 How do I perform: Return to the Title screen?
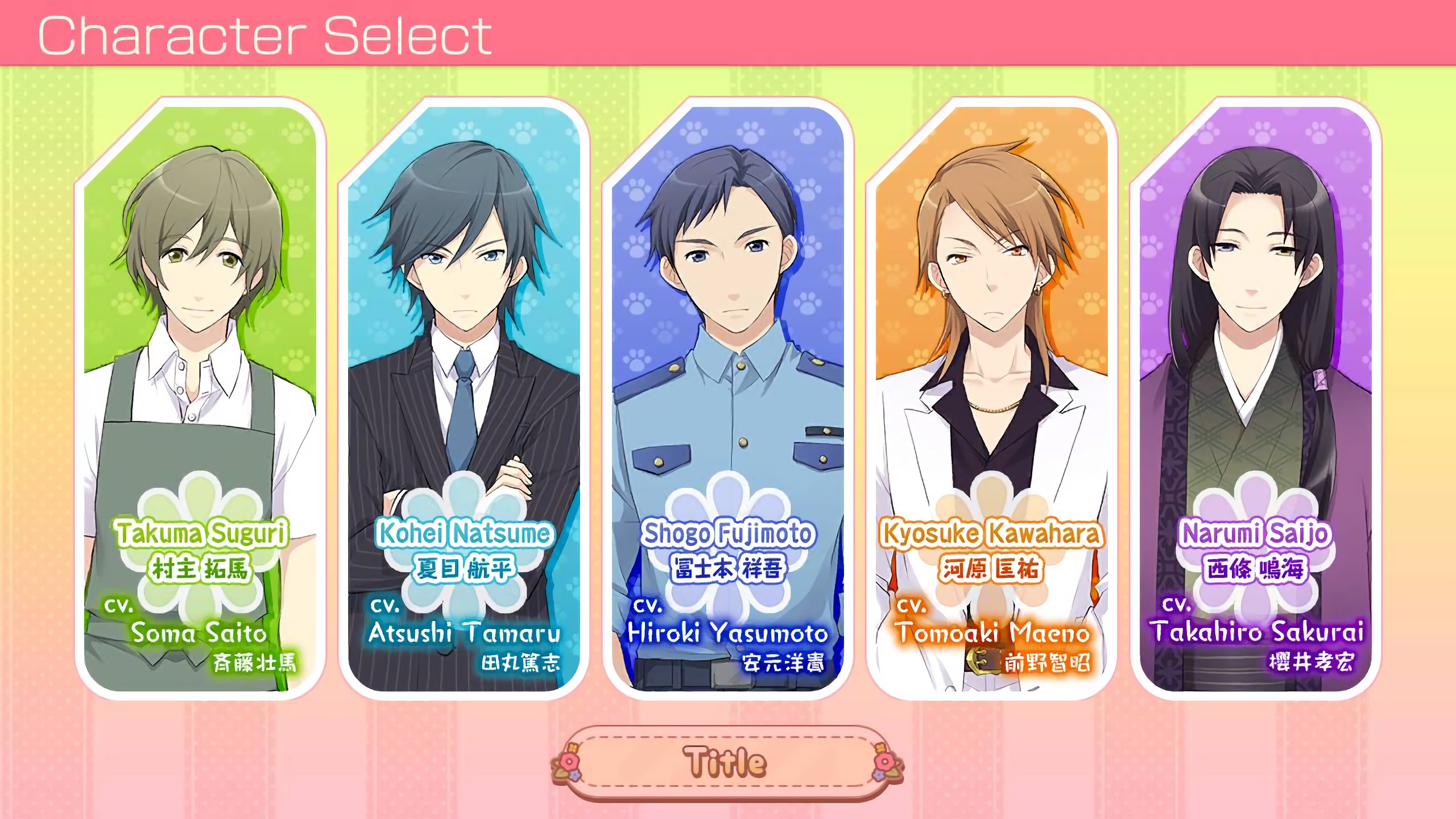(727, 762)
